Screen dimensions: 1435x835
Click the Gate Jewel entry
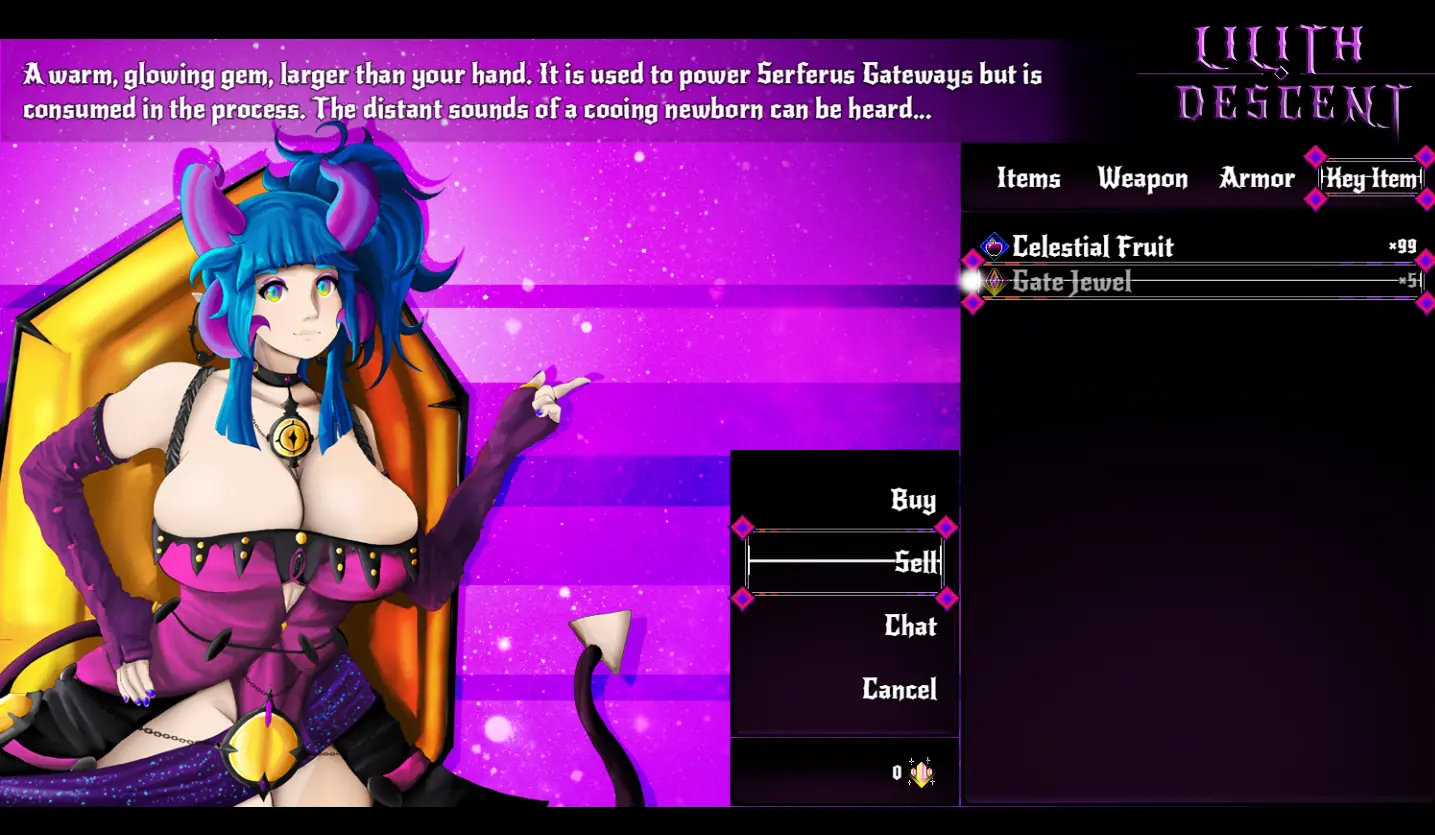click(x=1072, y=282)
